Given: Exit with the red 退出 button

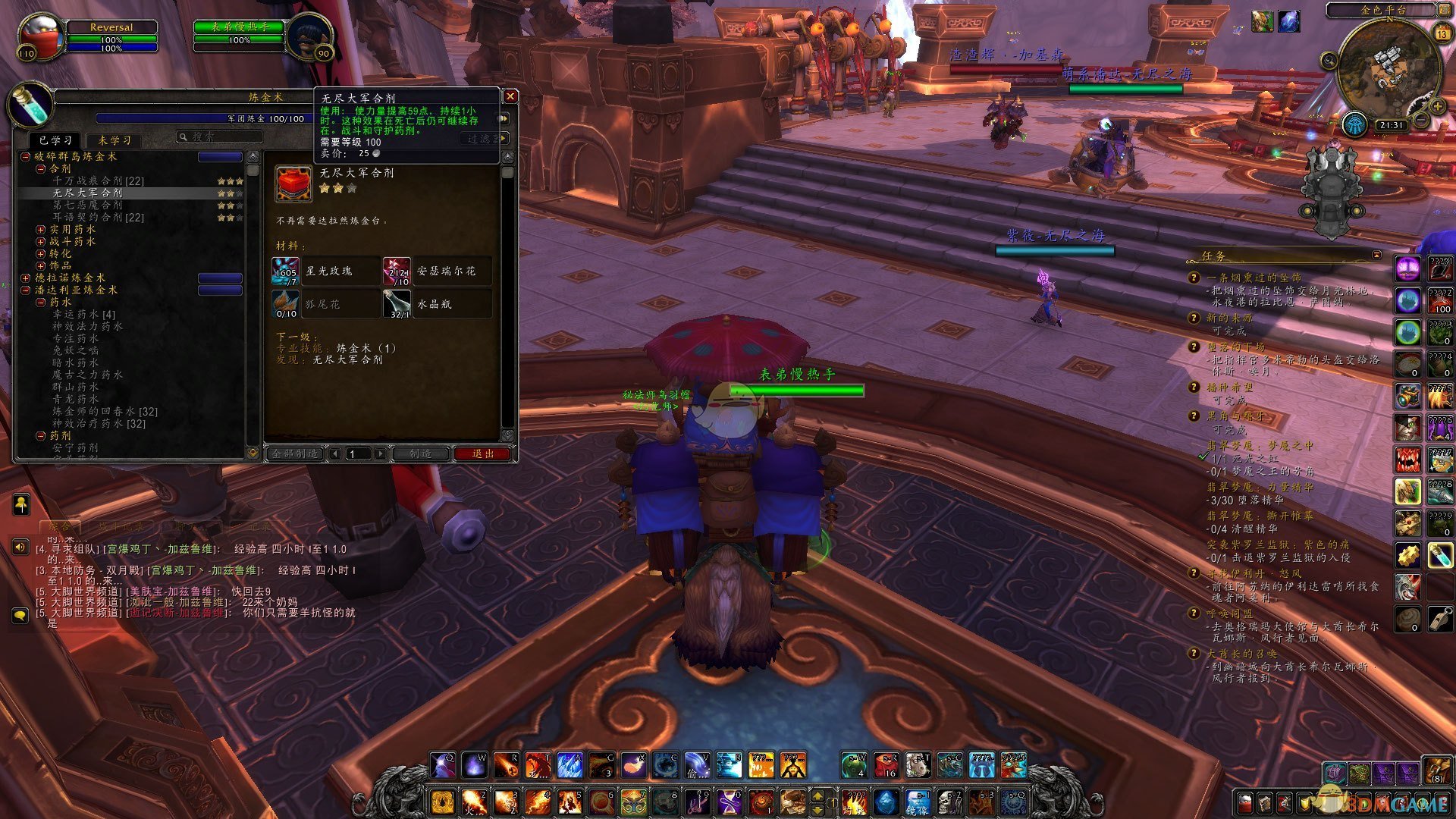Looking at the screenshot, I should point(482,453).
